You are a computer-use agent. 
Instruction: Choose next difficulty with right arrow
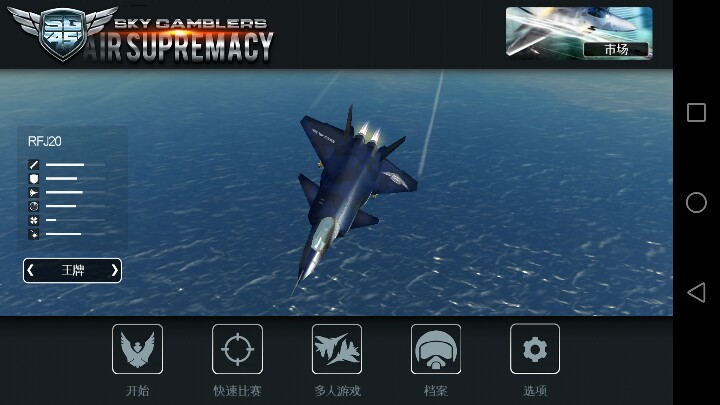point(114,270)
